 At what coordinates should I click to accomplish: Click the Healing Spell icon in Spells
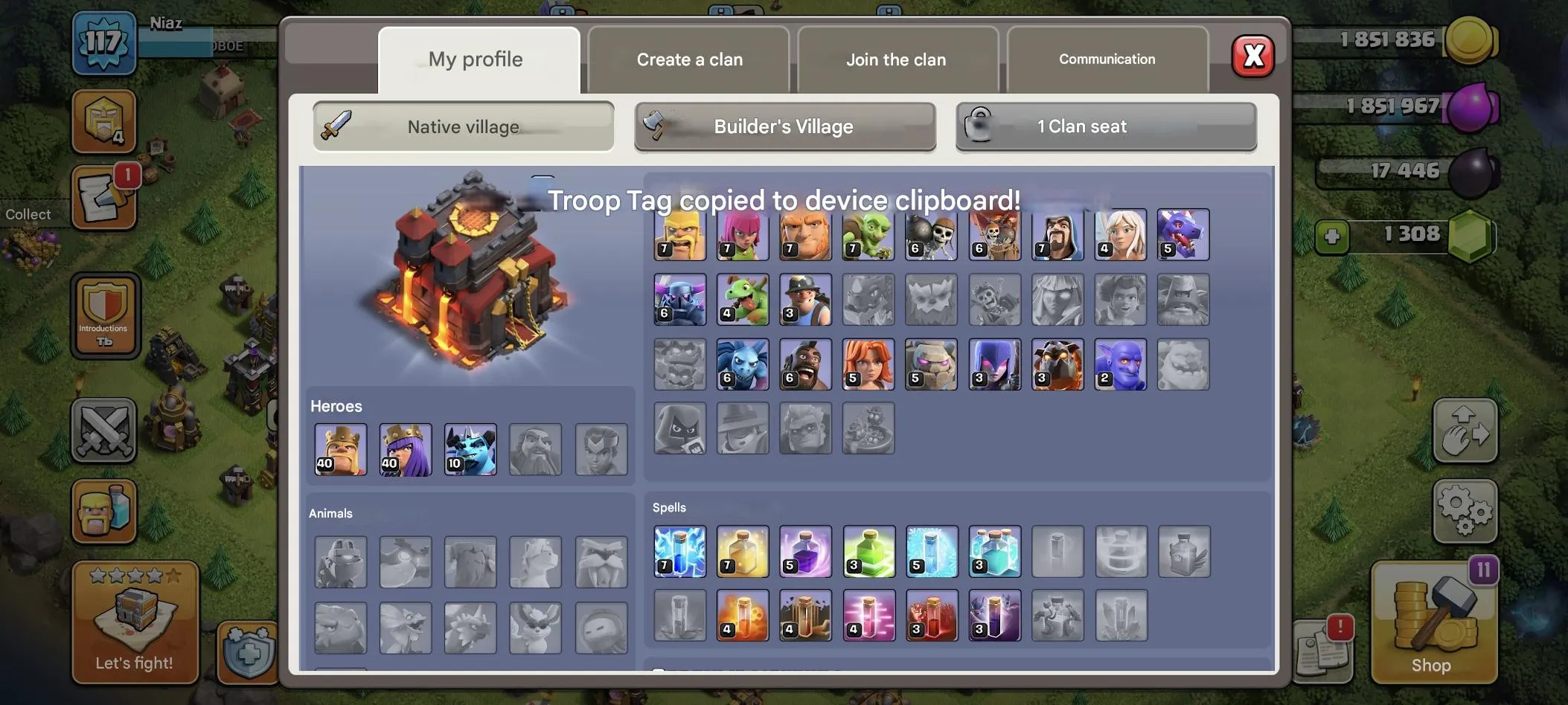tap(743, 550)
